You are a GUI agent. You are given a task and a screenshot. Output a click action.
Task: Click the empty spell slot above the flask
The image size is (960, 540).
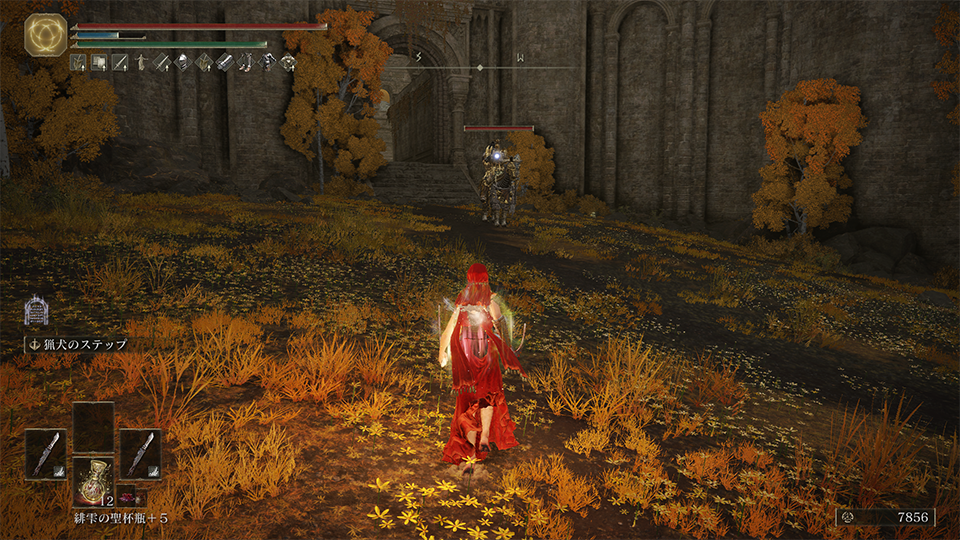coord(93,427)
